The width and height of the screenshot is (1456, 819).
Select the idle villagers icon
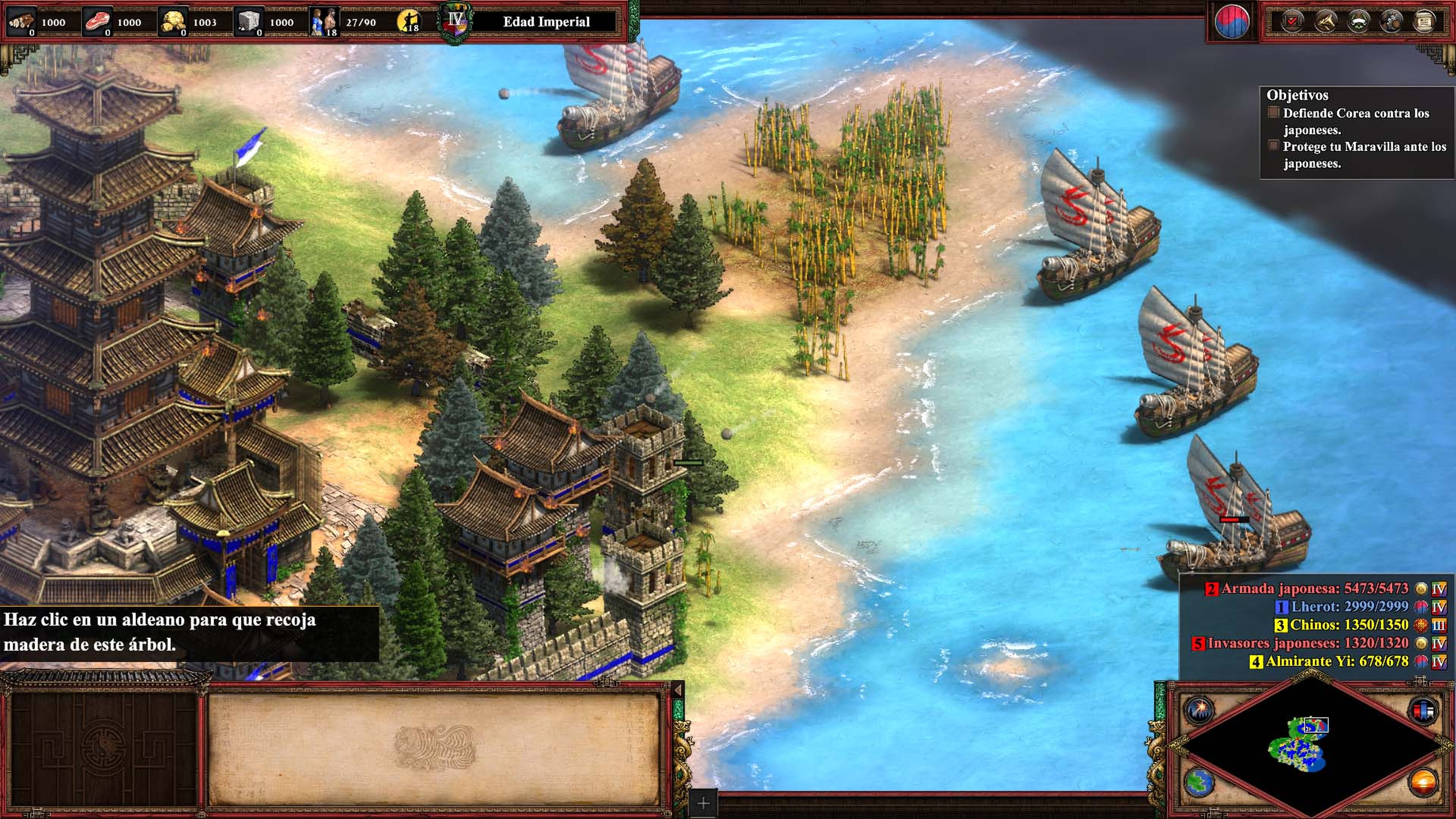[x=409, y=22]
